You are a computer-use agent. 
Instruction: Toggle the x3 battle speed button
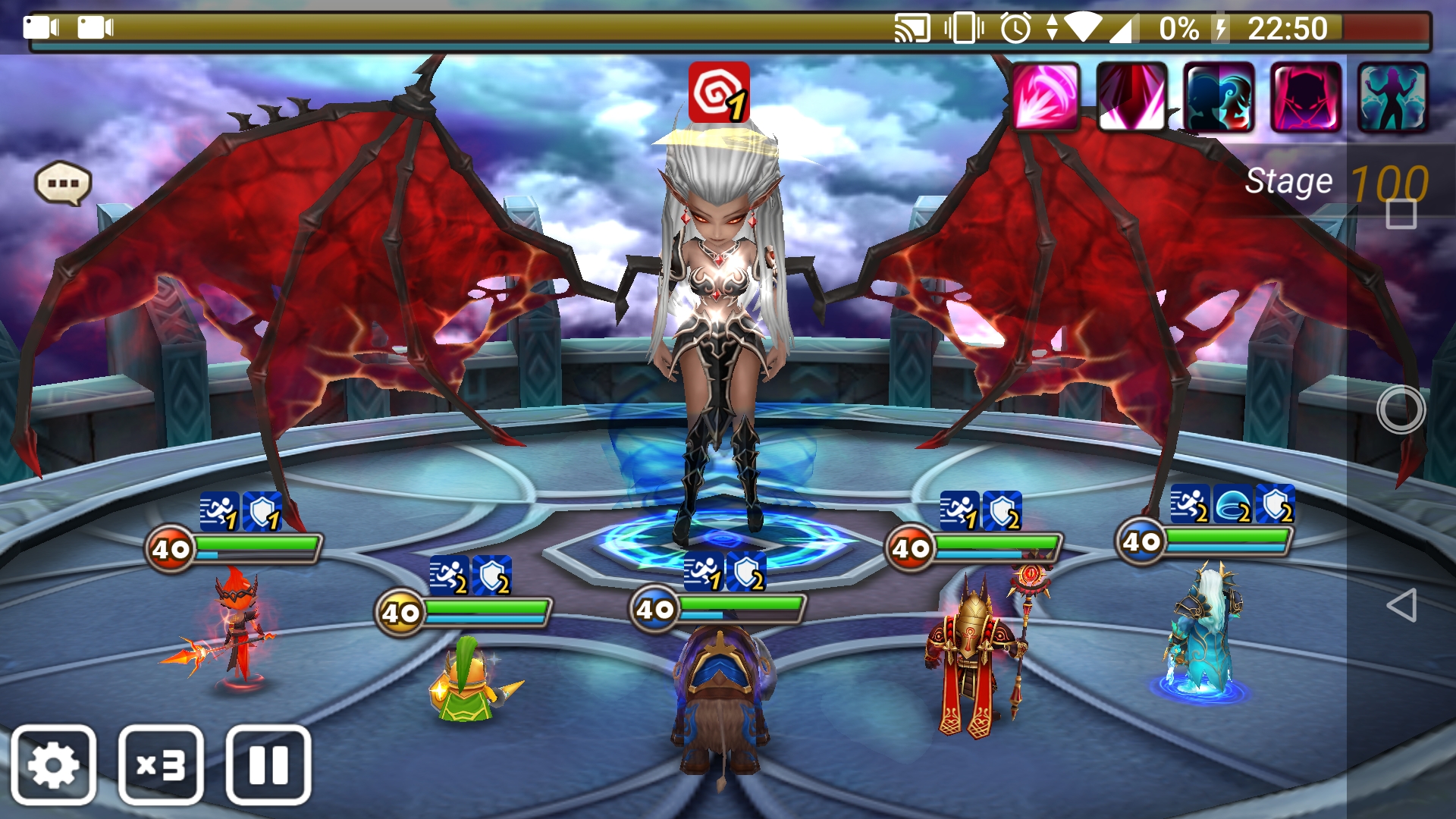point(161,765)
